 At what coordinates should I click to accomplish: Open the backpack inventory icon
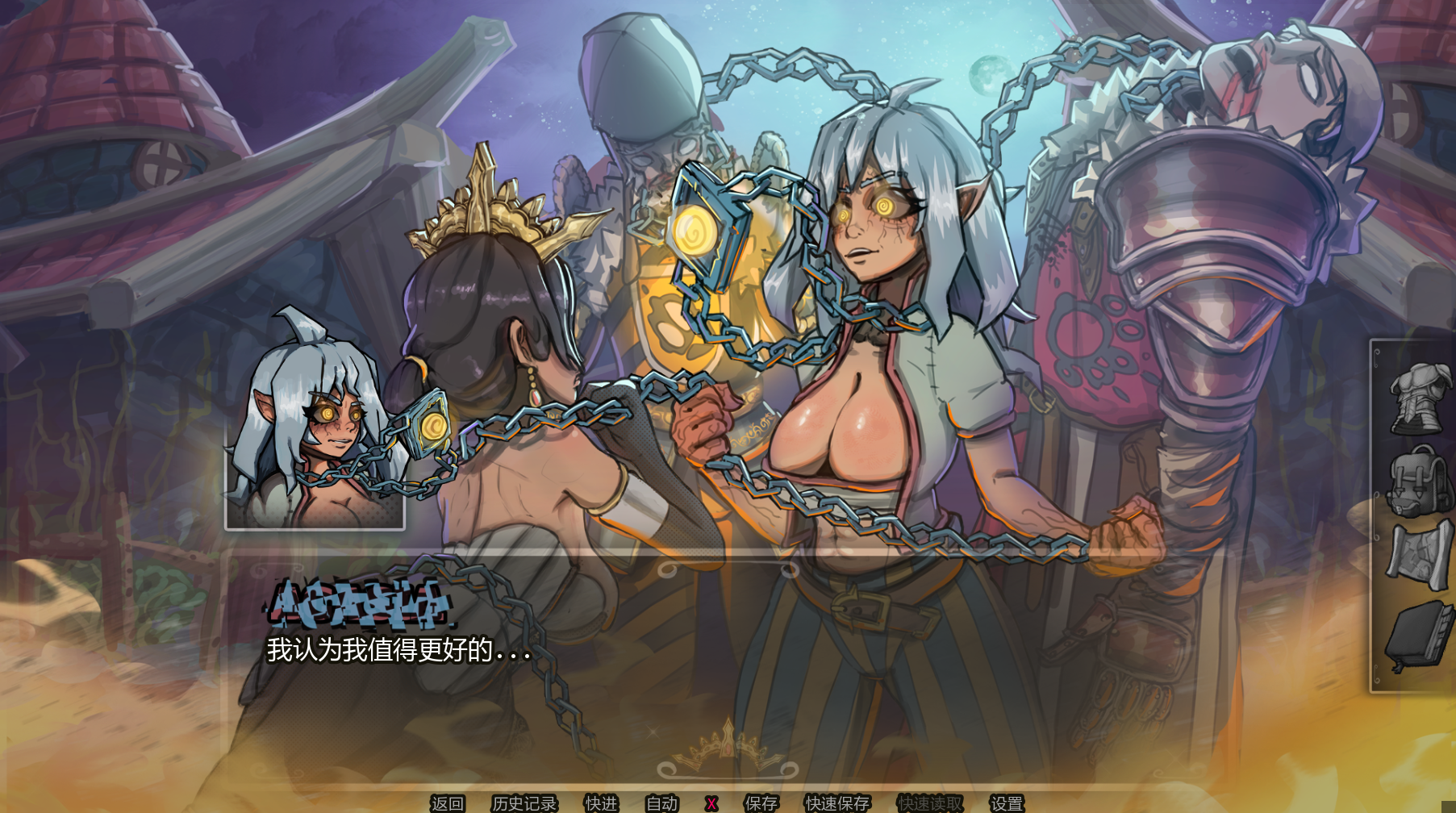coord(1417,481)
